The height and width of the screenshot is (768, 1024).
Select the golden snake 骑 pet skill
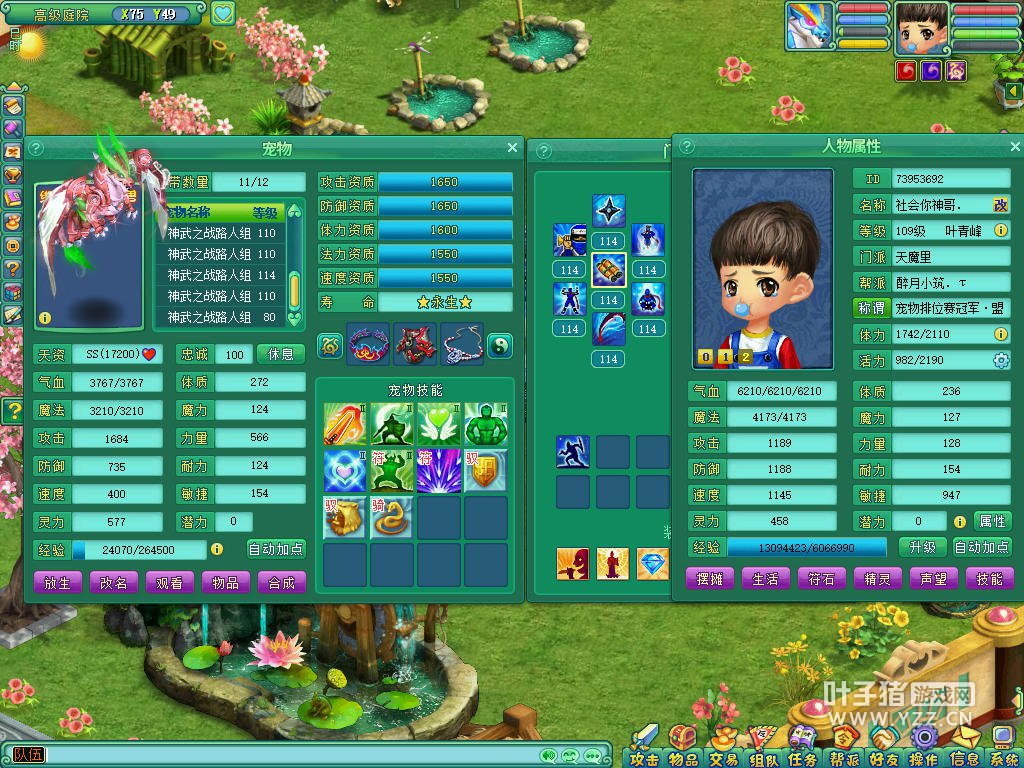pyautogui.click(x=391, y=517)
